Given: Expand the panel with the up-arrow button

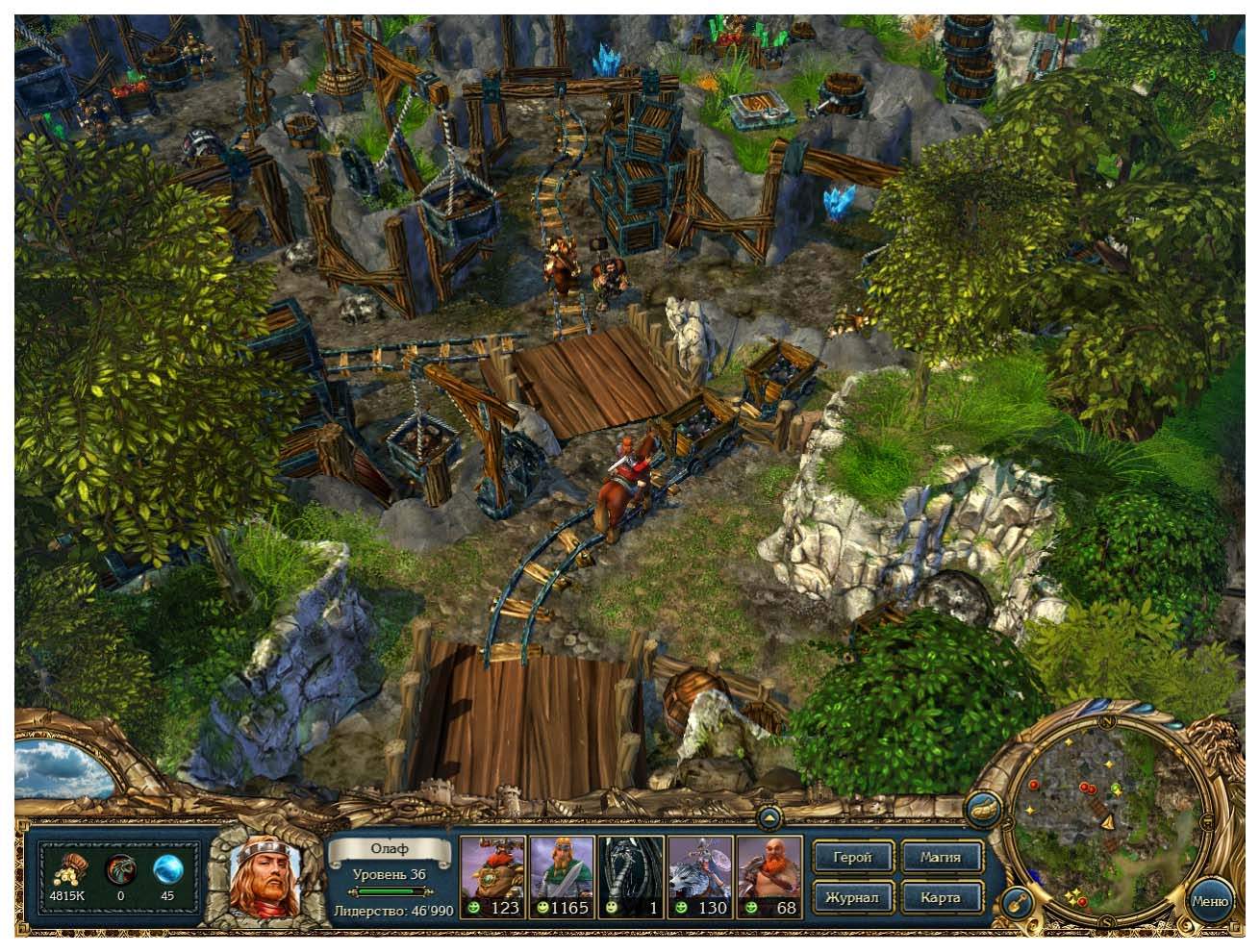Looking at the screenshot, I should (x=769, y=819).
